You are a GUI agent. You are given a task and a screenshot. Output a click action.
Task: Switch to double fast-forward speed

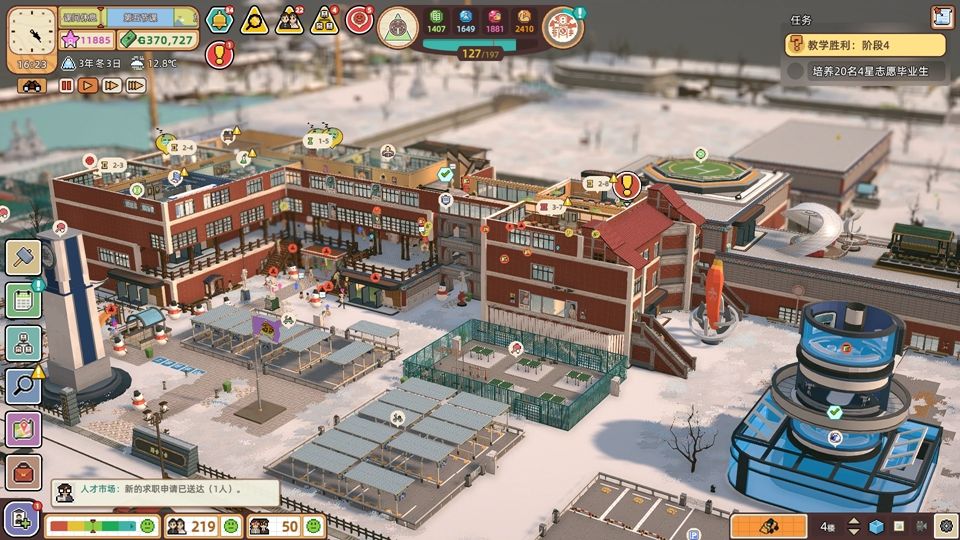tap(111, 86)
